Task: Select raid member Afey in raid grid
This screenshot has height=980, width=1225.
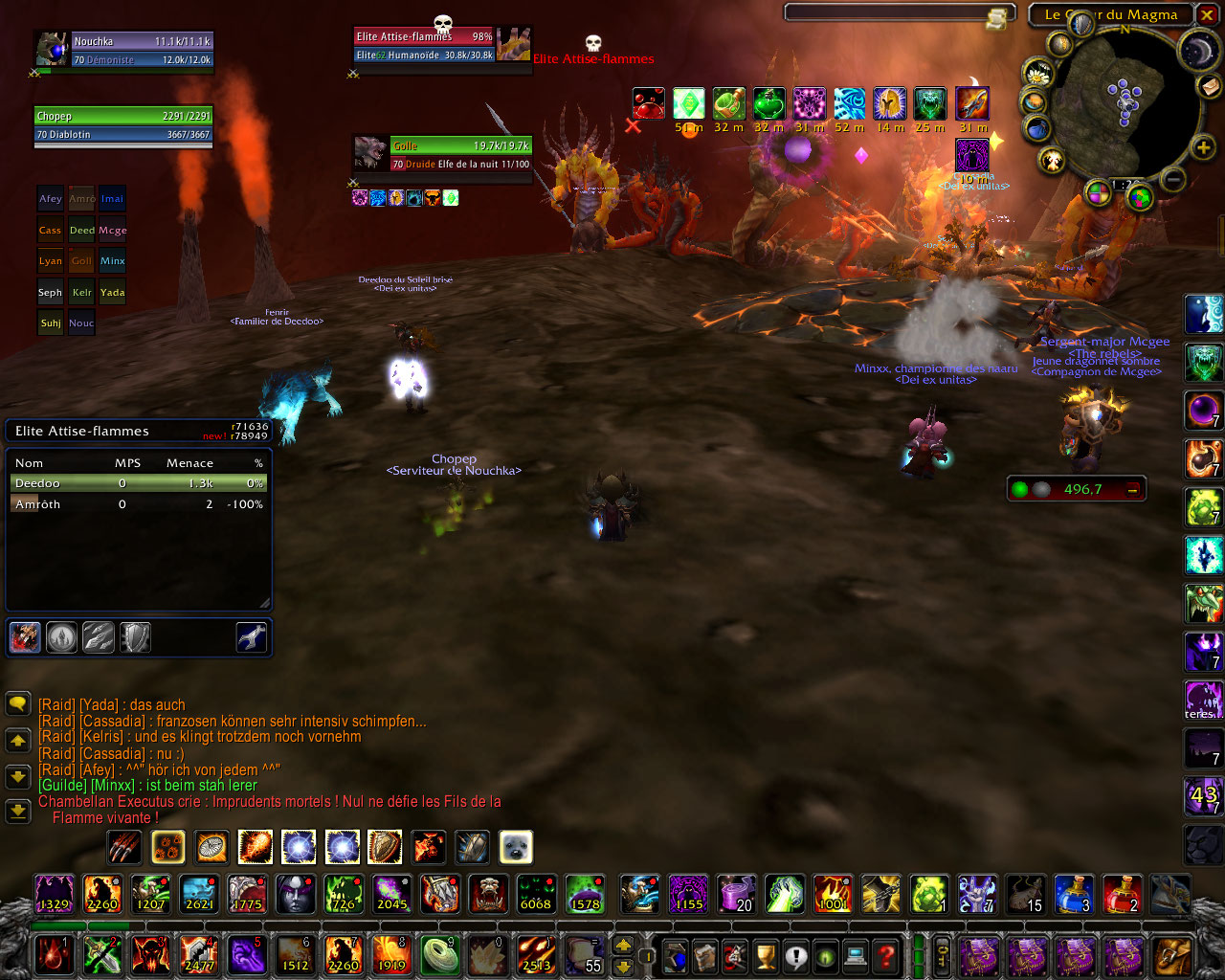Action: tap(50, 199)
